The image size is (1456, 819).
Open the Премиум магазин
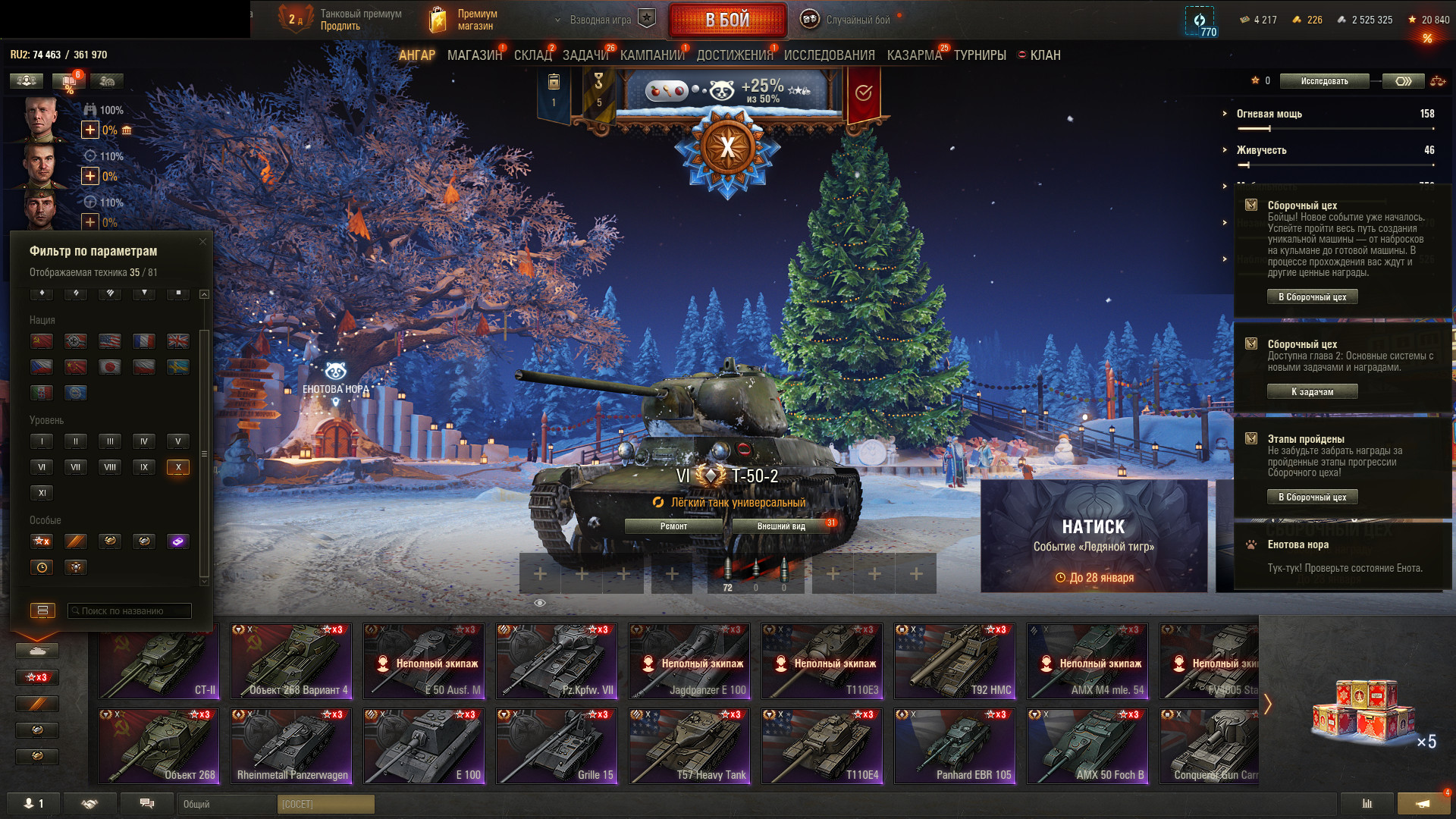(464, 20)
